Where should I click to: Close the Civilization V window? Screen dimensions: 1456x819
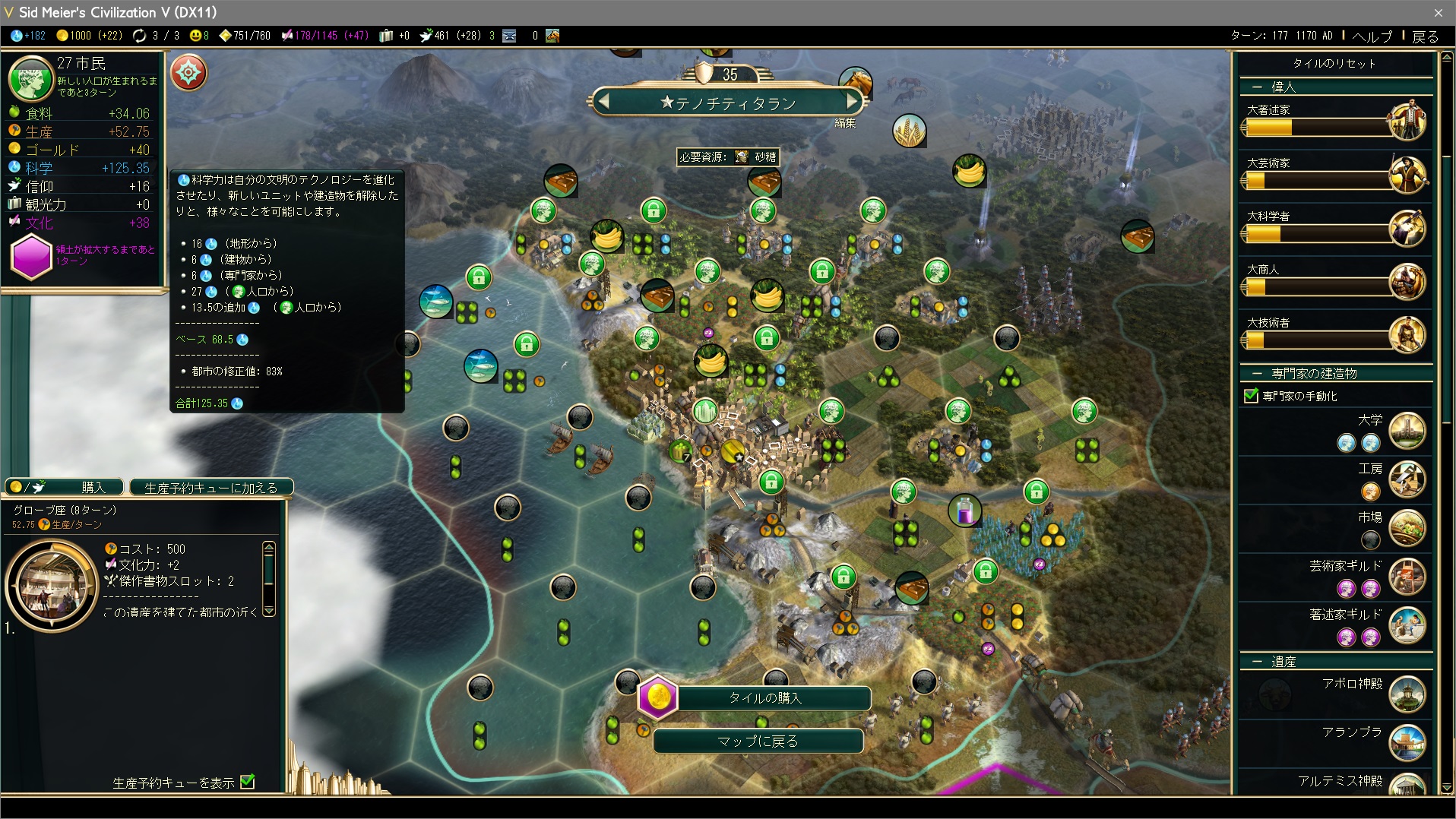pos(1438,12)
